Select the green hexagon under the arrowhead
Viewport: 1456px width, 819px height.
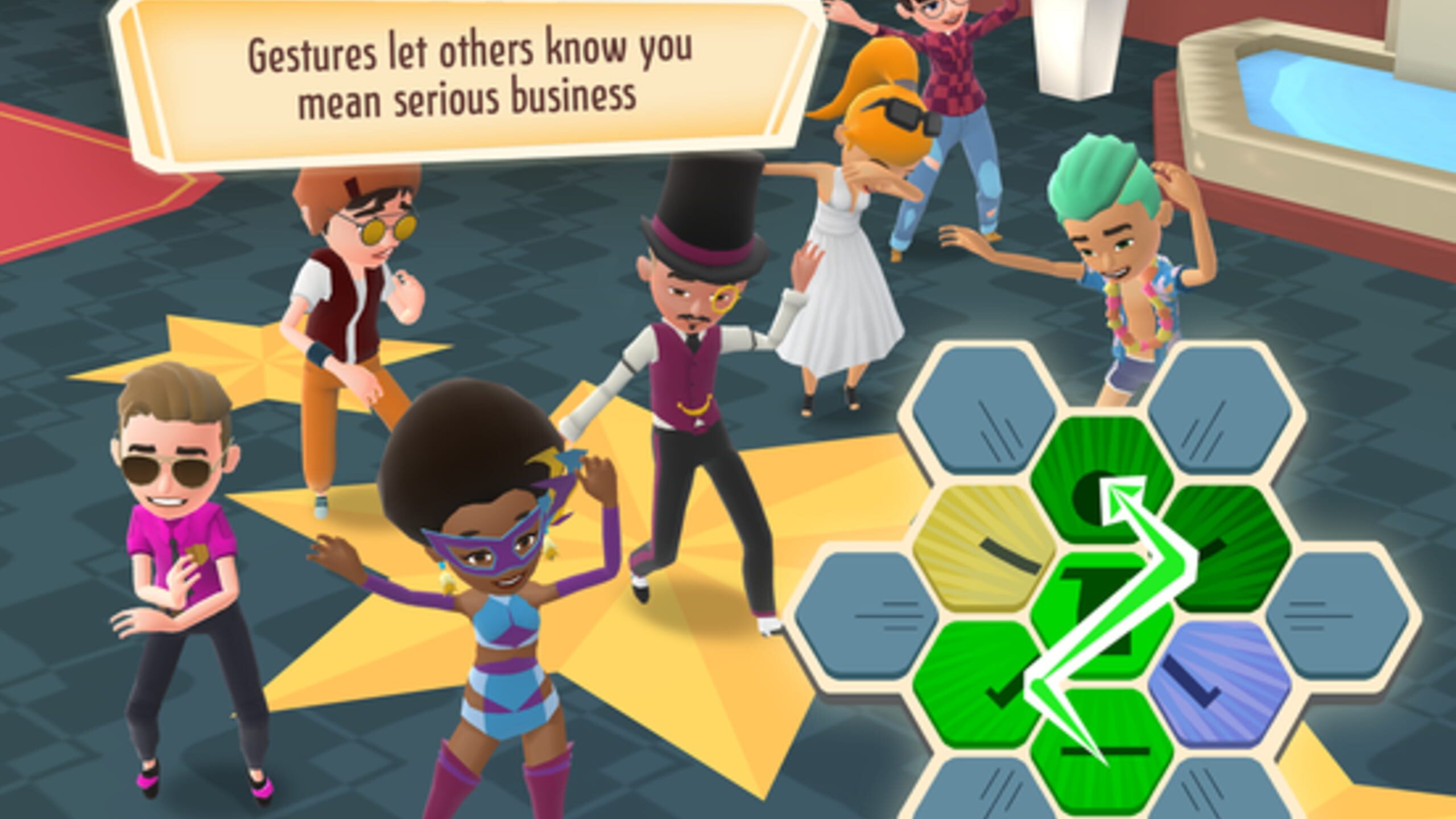click(1102, 478)
